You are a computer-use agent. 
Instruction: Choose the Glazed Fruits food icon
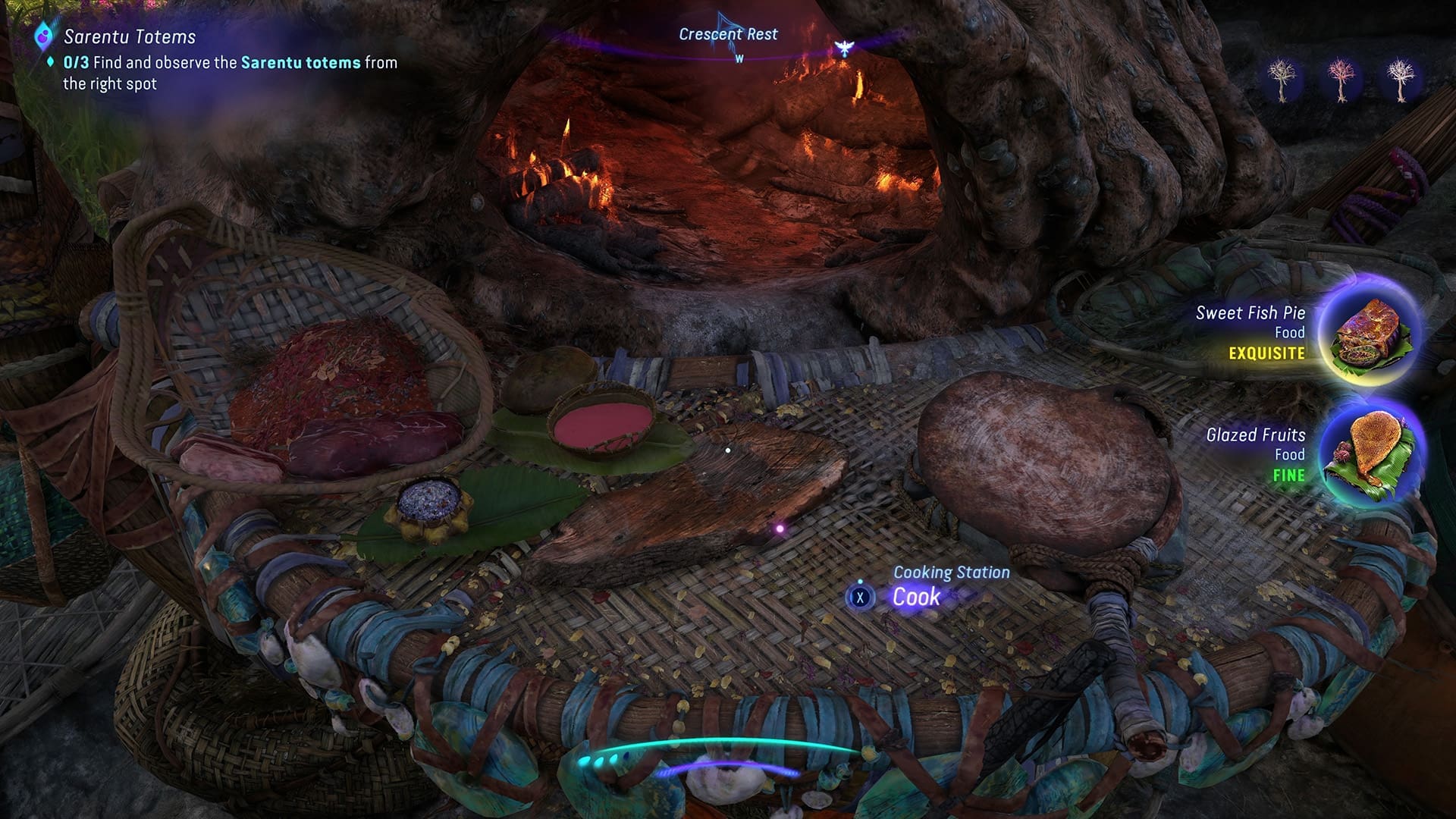point(1371,453)
